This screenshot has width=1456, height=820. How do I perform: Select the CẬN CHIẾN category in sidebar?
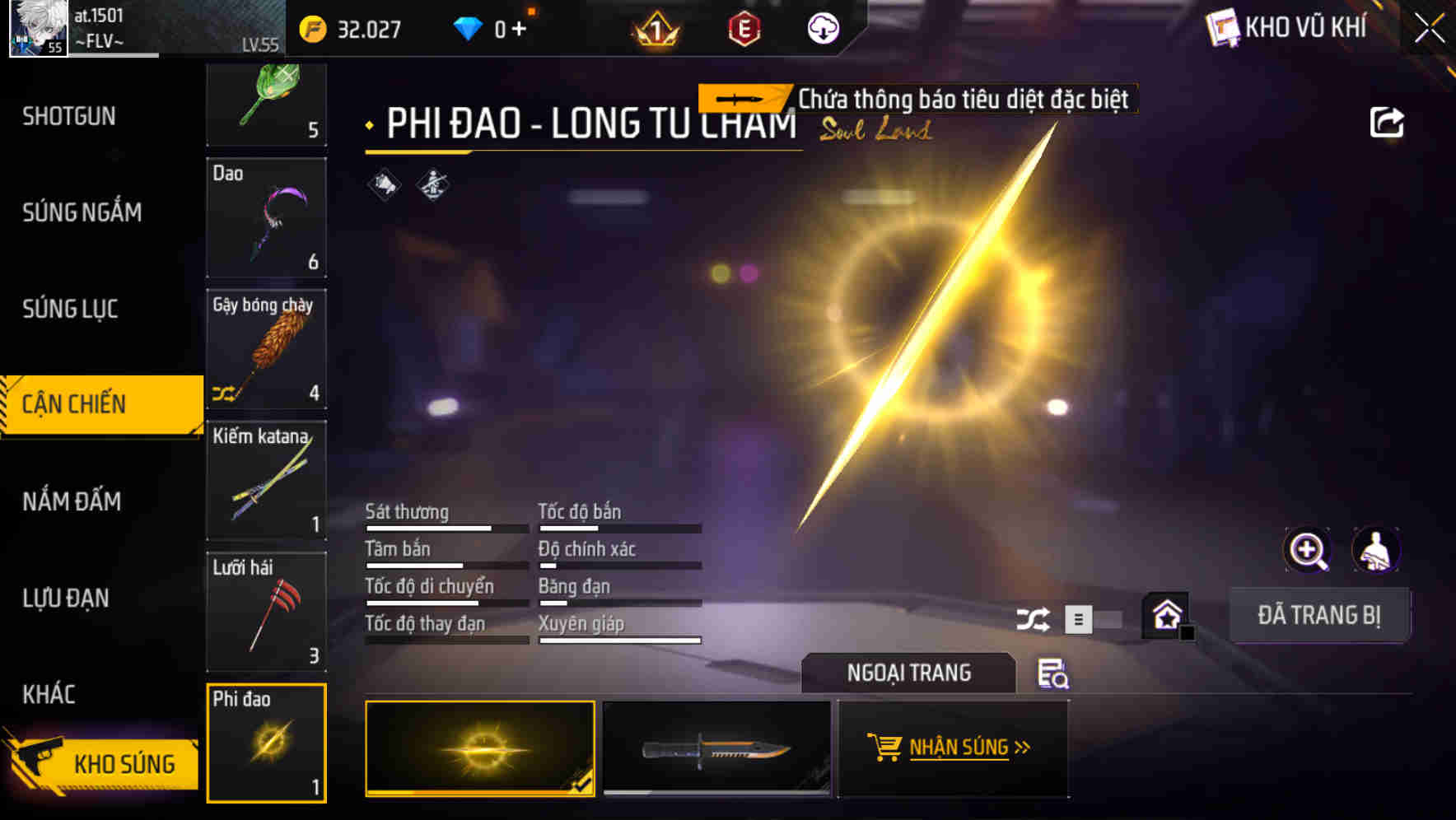91,404
